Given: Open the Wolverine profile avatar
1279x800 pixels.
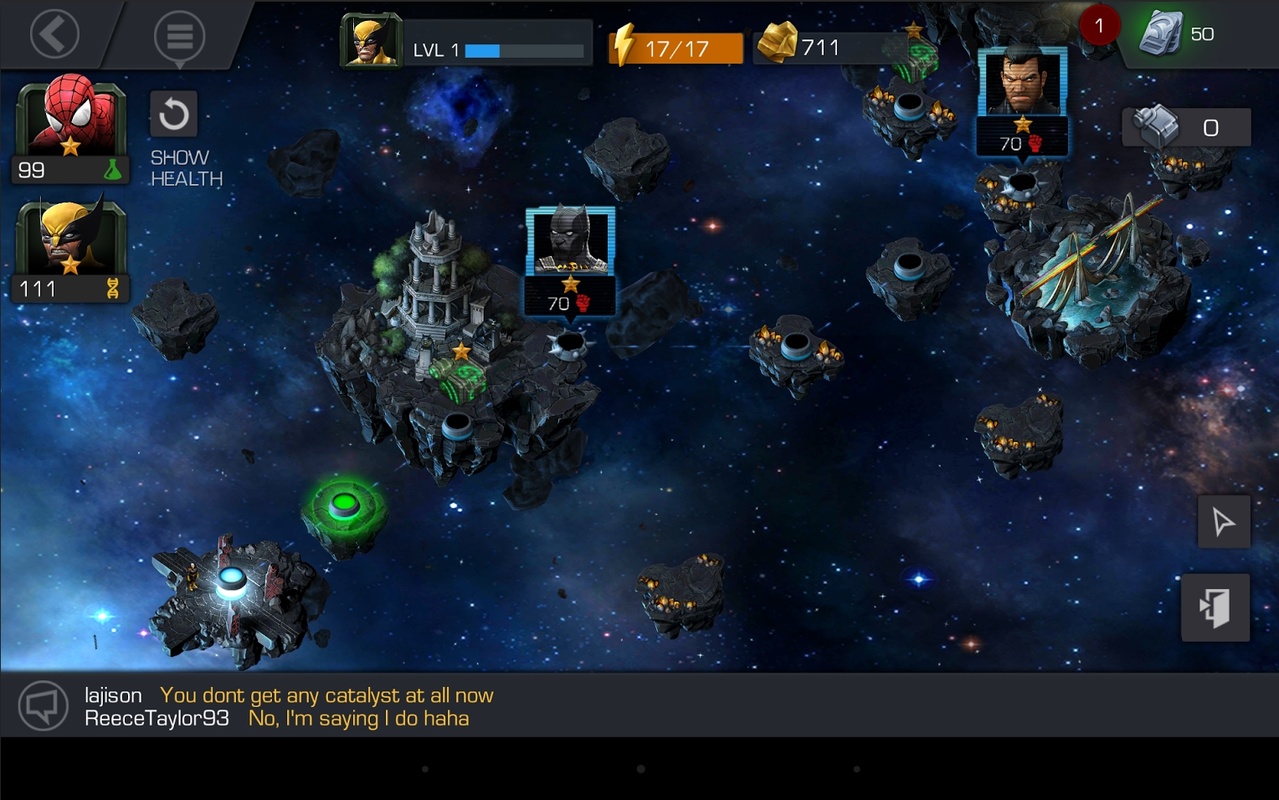Looking at the screenshot, I should (371, 41).
